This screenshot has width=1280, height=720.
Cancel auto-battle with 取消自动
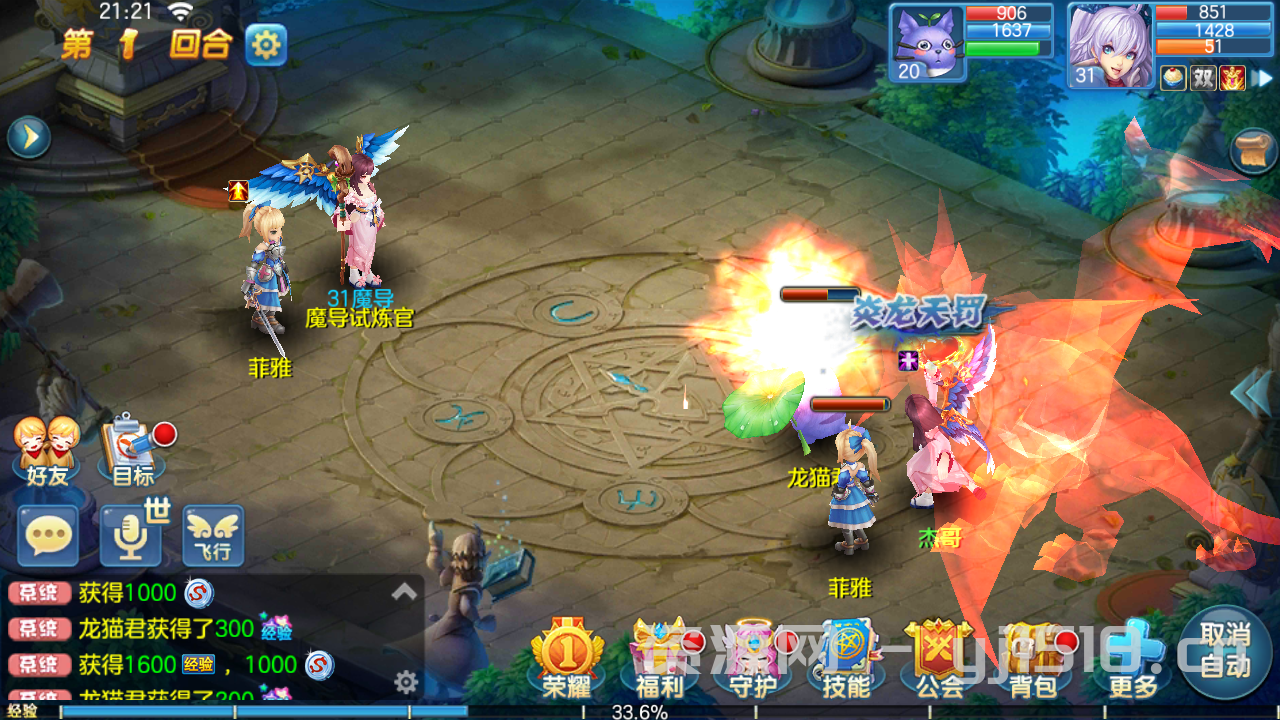pyautogui.click(x=1225, y=651)
